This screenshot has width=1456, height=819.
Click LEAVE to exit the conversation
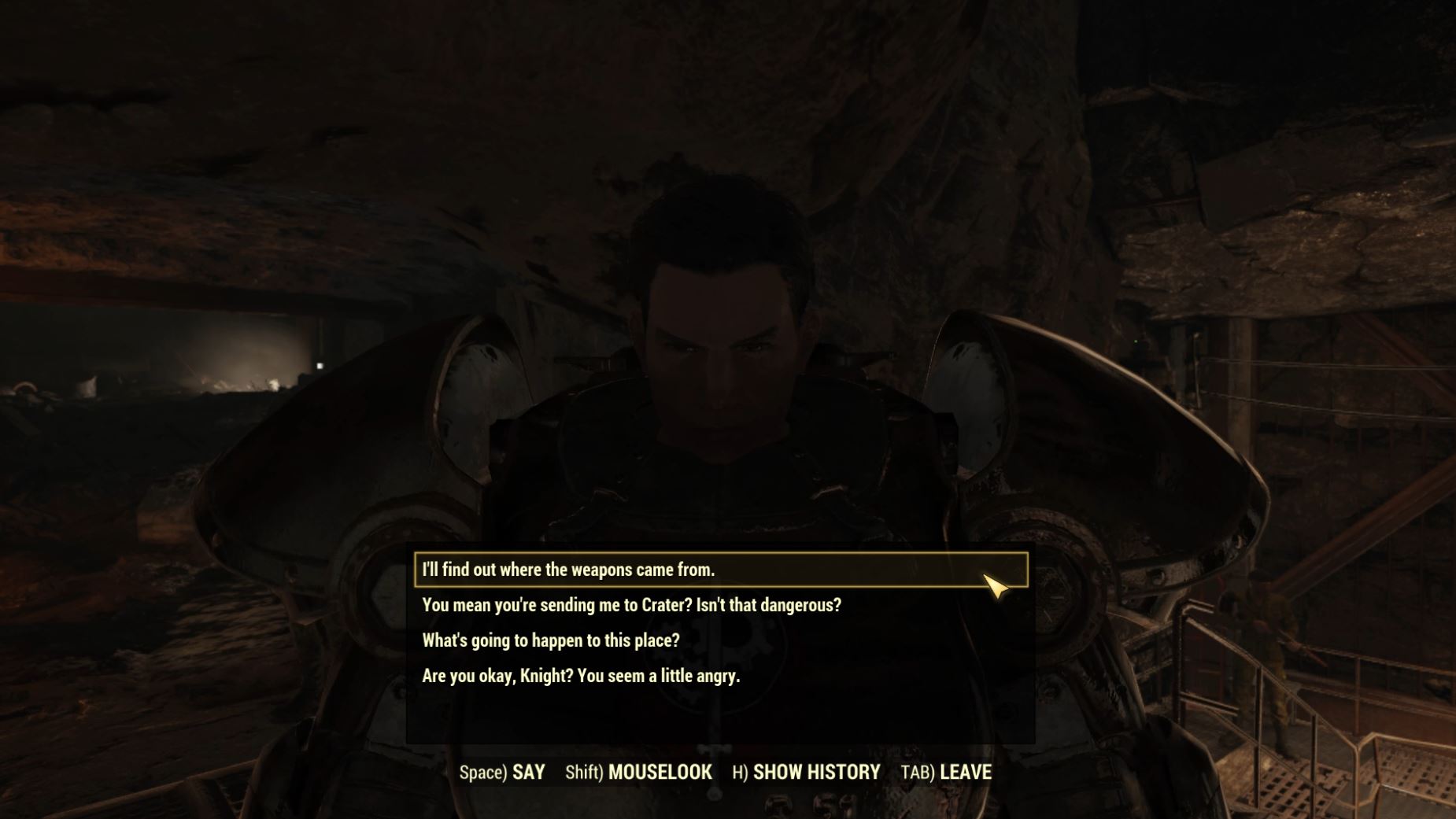pos(968,772)
